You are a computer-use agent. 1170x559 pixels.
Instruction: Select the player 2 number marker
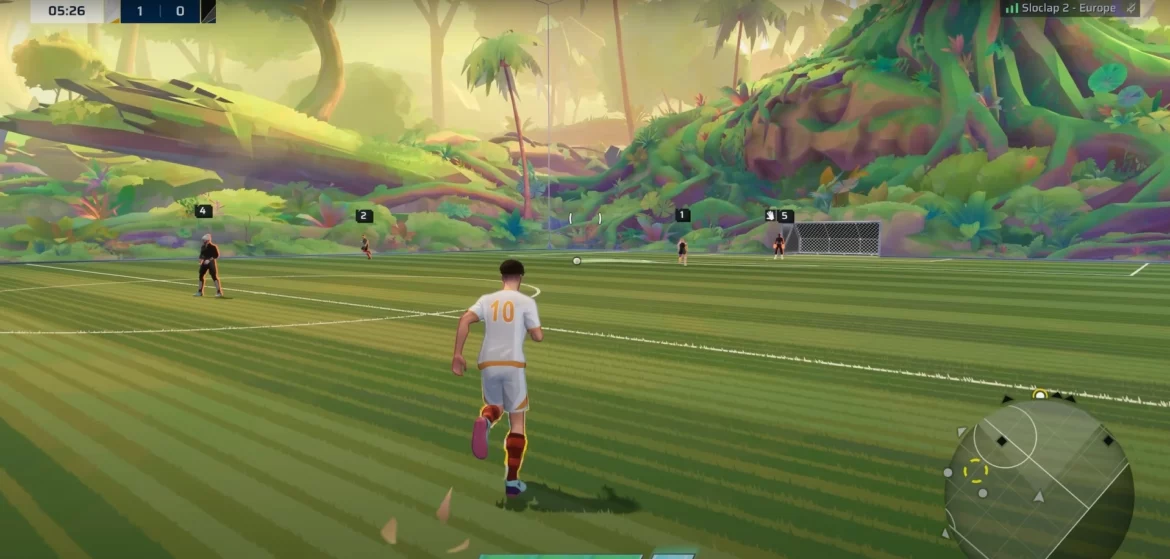364,216
